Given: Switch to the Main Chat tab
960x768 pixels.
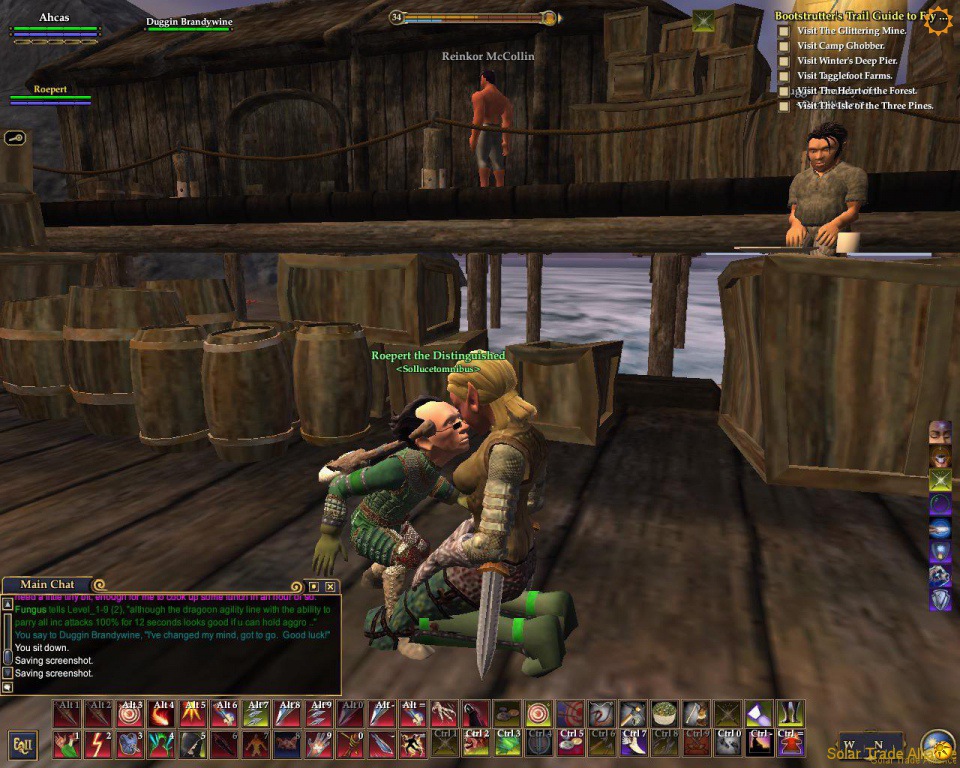Looking at the screenshot, I should 47,584.
